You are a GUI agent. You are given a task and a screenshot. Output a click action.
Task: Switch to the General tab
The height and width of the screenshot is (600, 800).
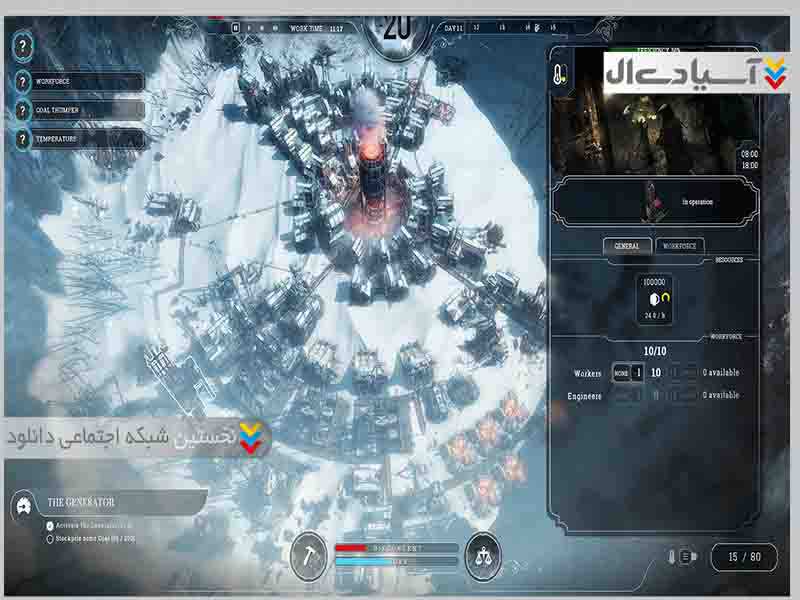click(627, 246)
